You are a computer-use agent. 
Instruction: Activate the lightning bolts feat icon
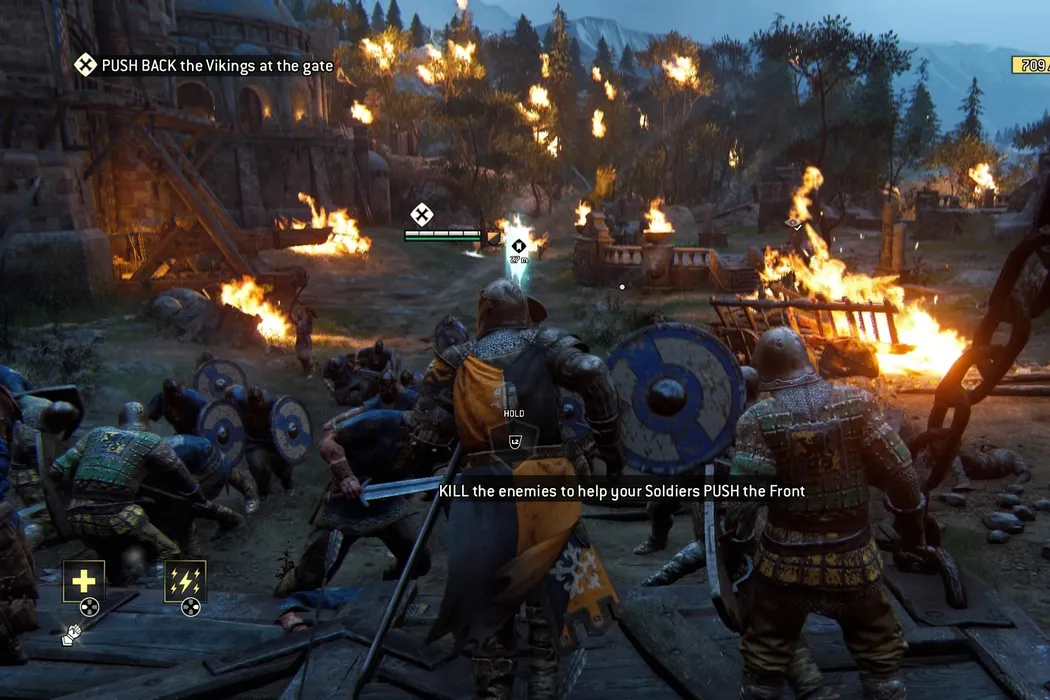pyautogui.click(x=185, y=580)
